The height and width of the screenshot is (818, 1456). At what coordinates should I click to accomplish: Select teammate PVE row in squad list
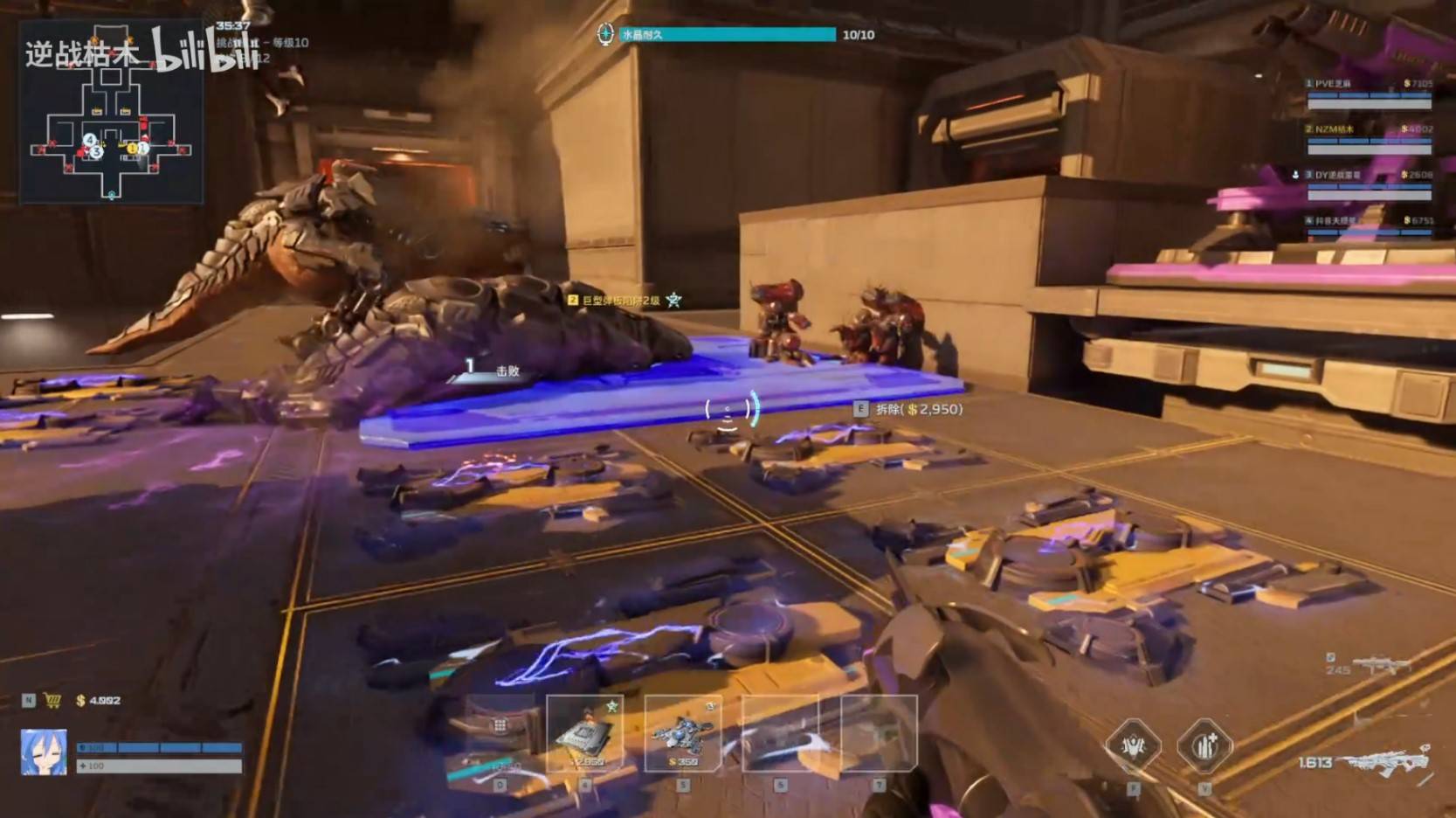tap(1369, 93)
